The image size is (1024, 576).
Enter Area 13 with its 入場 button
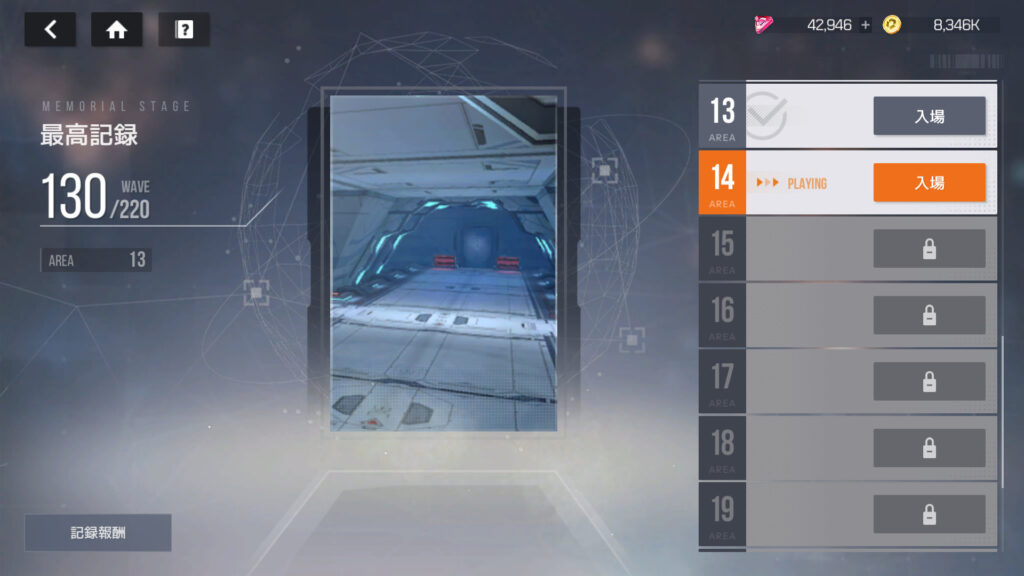[929, 116]
